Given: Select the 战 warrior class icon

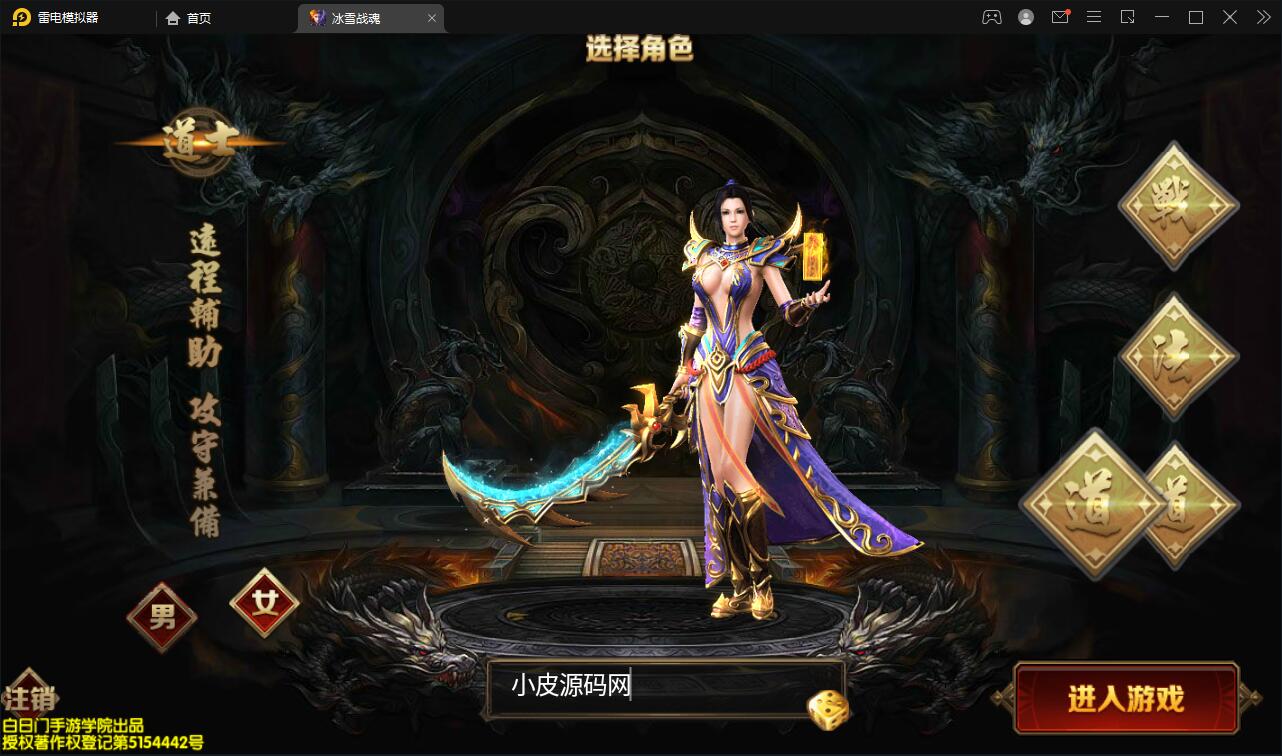Looking at the screenshot, I should coord(1177,203).
